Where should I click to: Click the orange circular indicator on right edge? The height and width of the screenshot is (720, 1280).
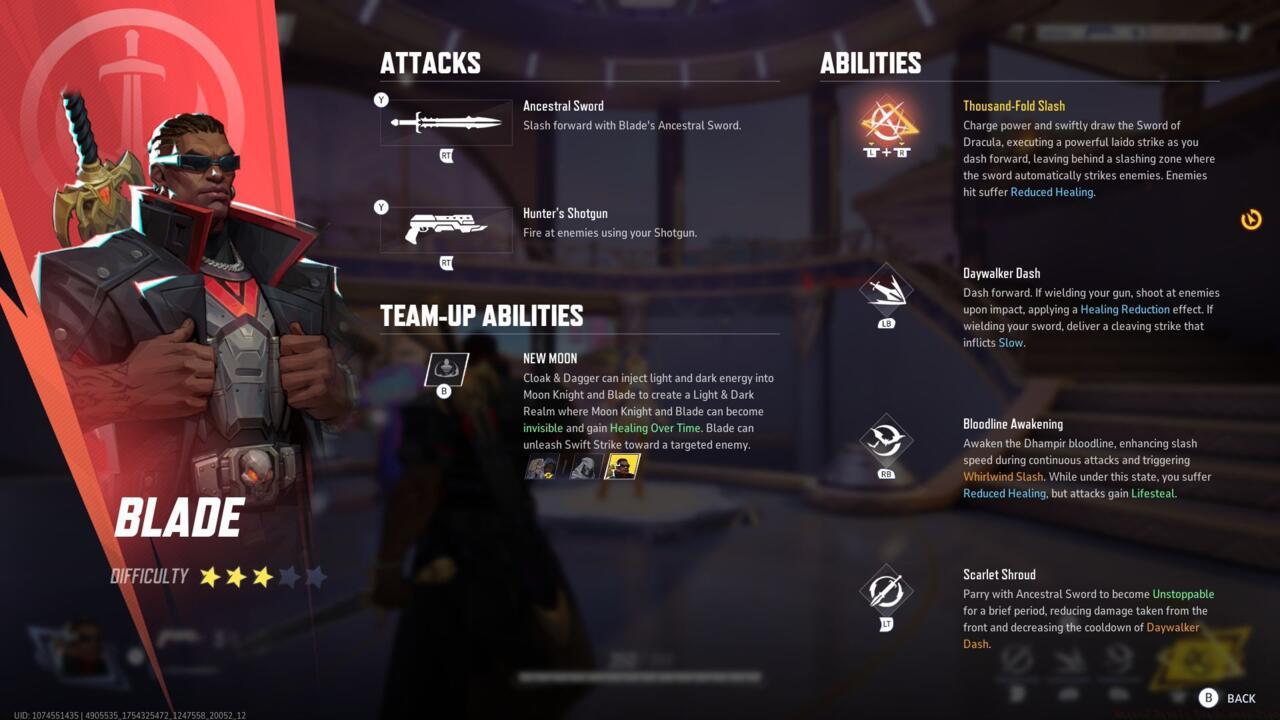coord(1251,220)
